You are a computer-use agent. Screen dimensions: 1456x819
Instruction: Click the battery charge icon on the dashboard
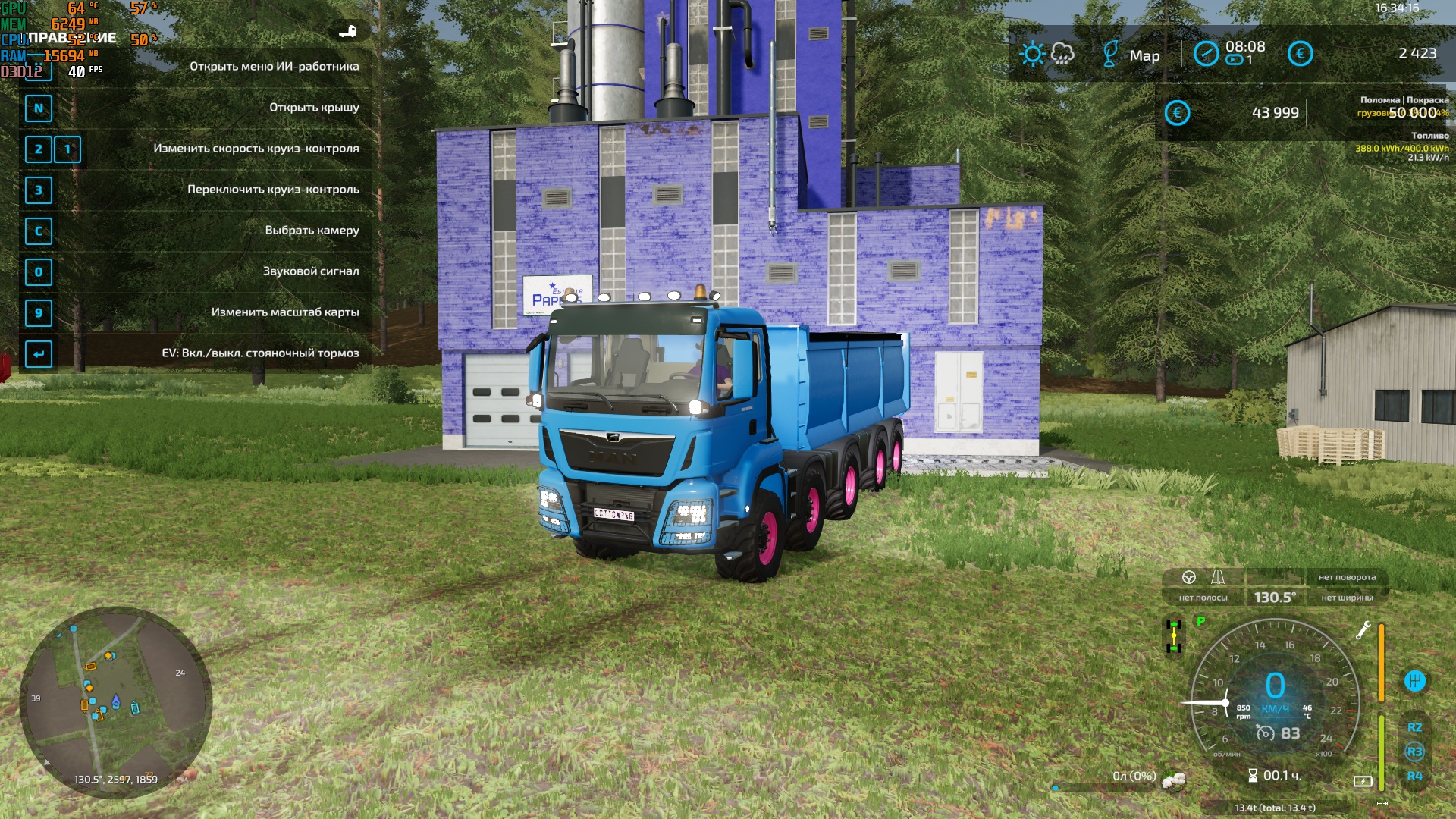point(1364,781)
